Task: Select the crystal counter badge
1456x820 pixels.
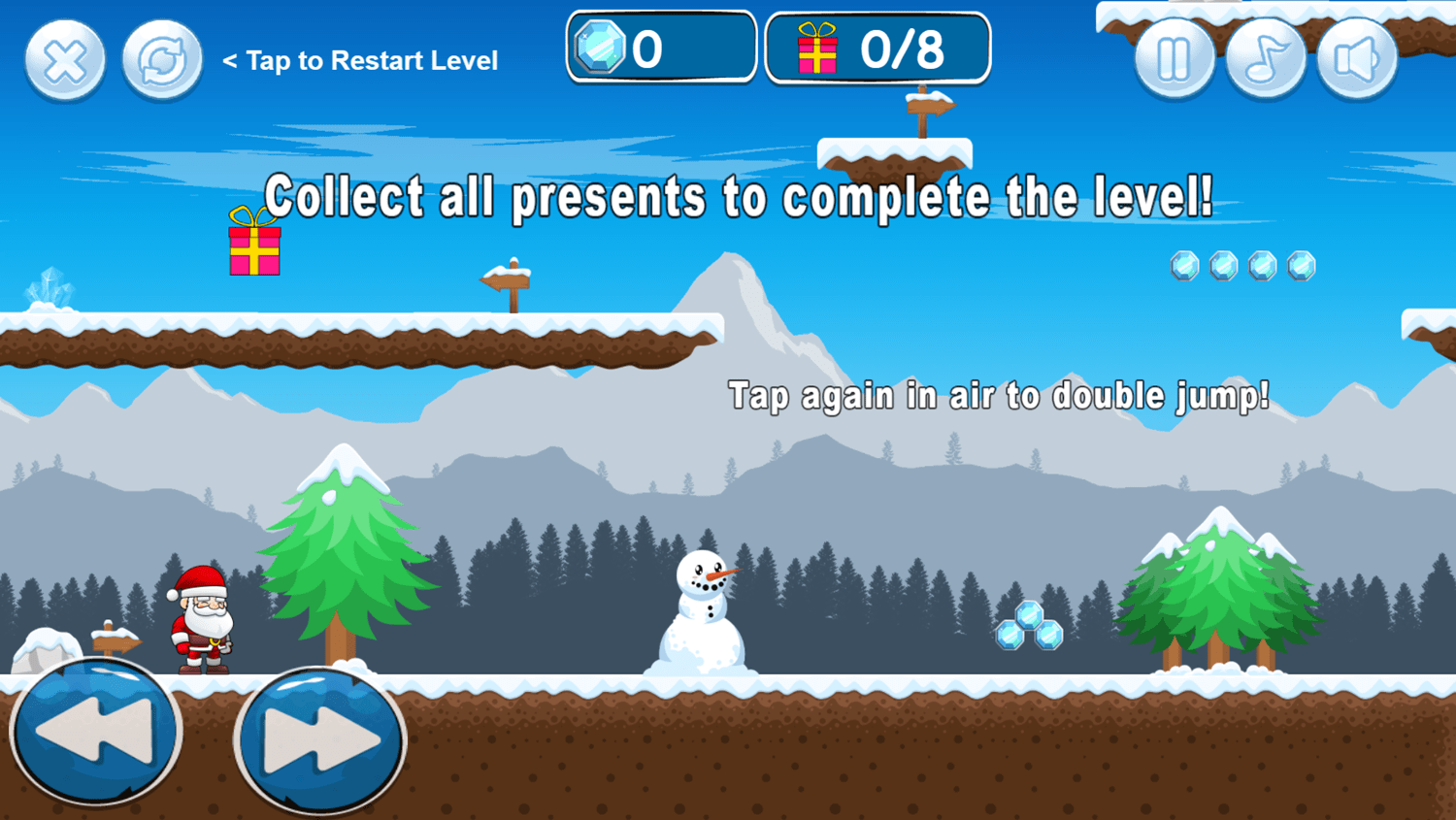Action: (661, 47)
